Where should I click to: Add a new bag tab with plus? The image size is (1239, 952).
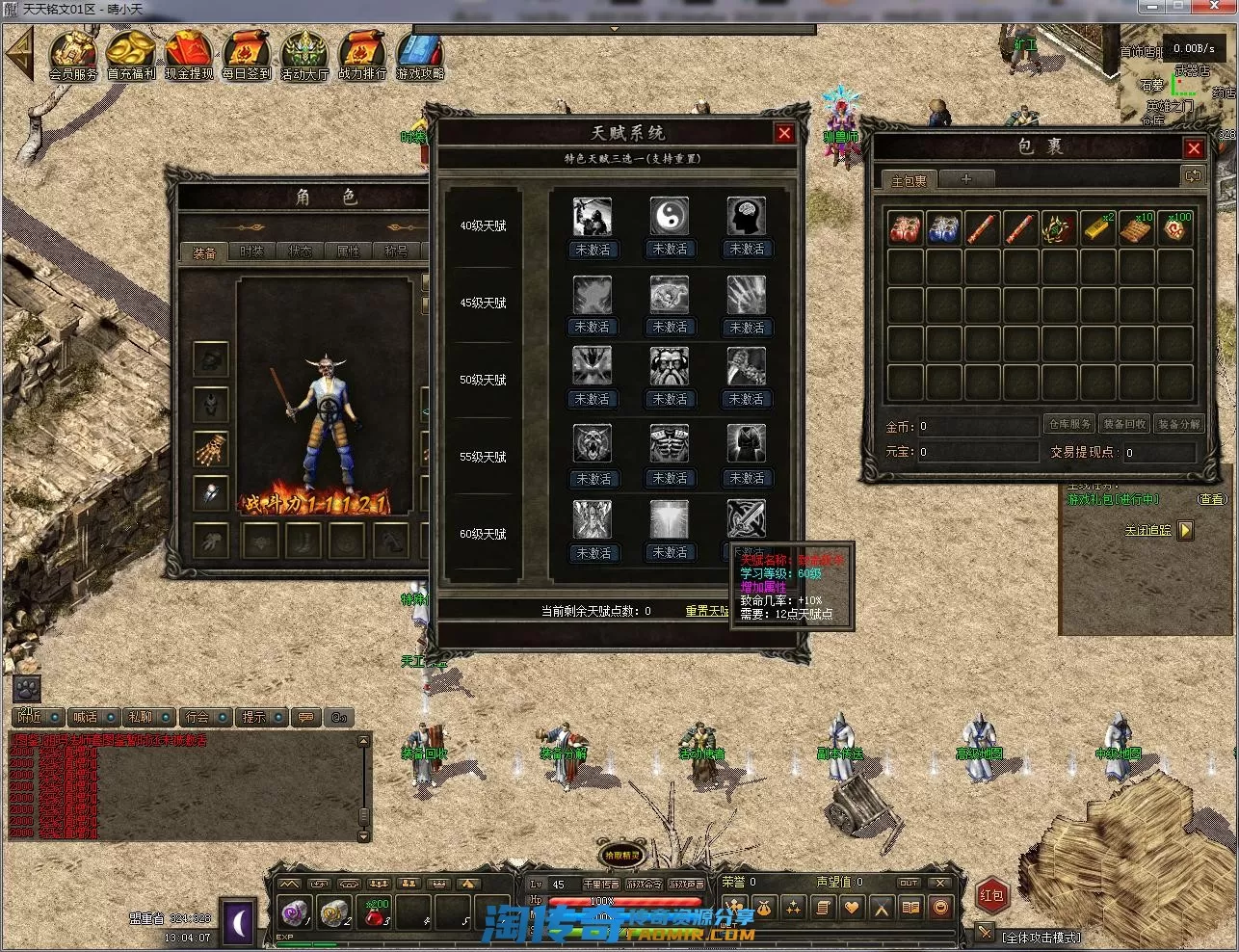(x=965, y=179)
